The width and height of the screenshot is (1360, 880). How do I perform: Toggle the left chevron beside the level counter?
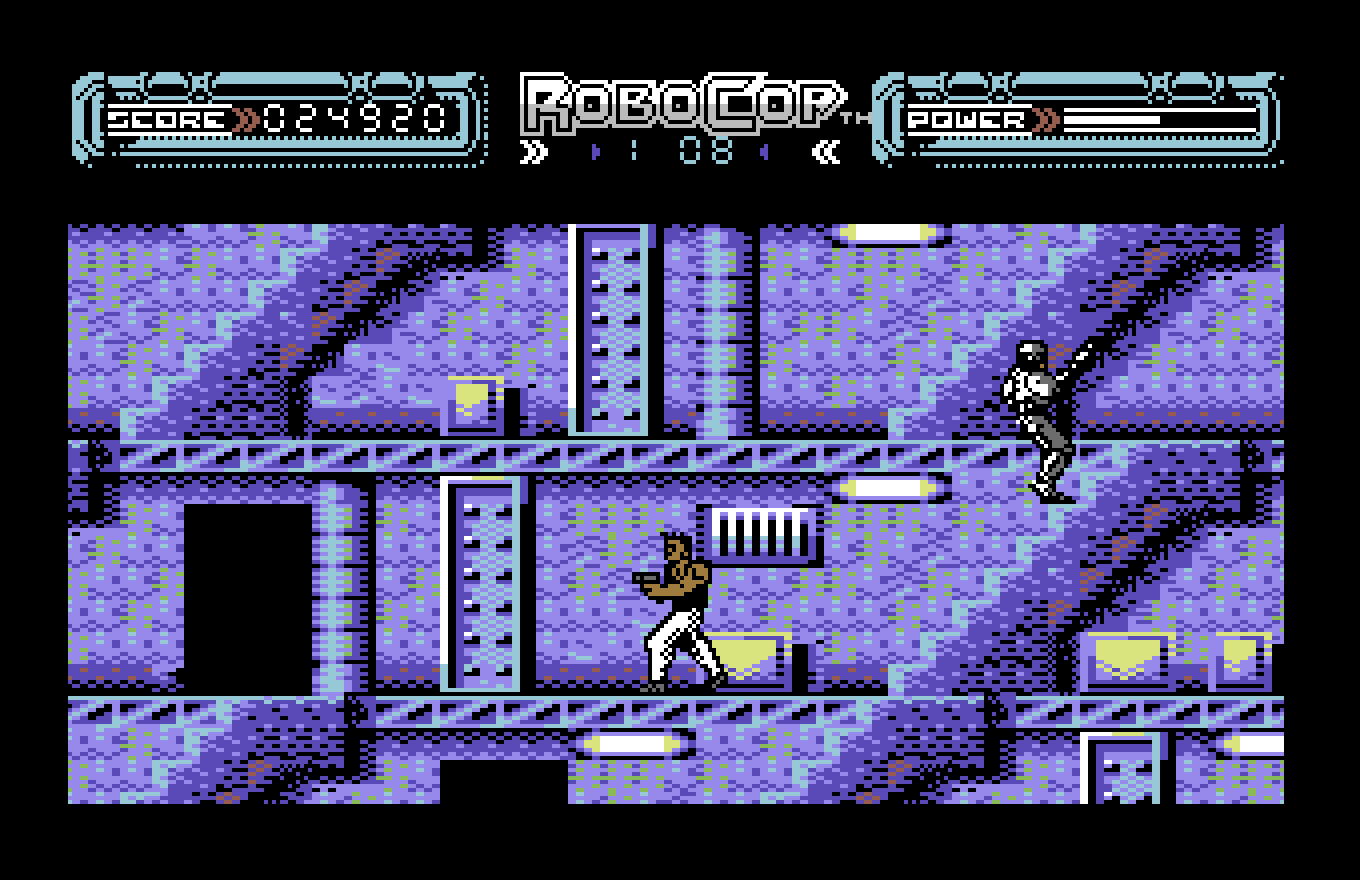594,152
